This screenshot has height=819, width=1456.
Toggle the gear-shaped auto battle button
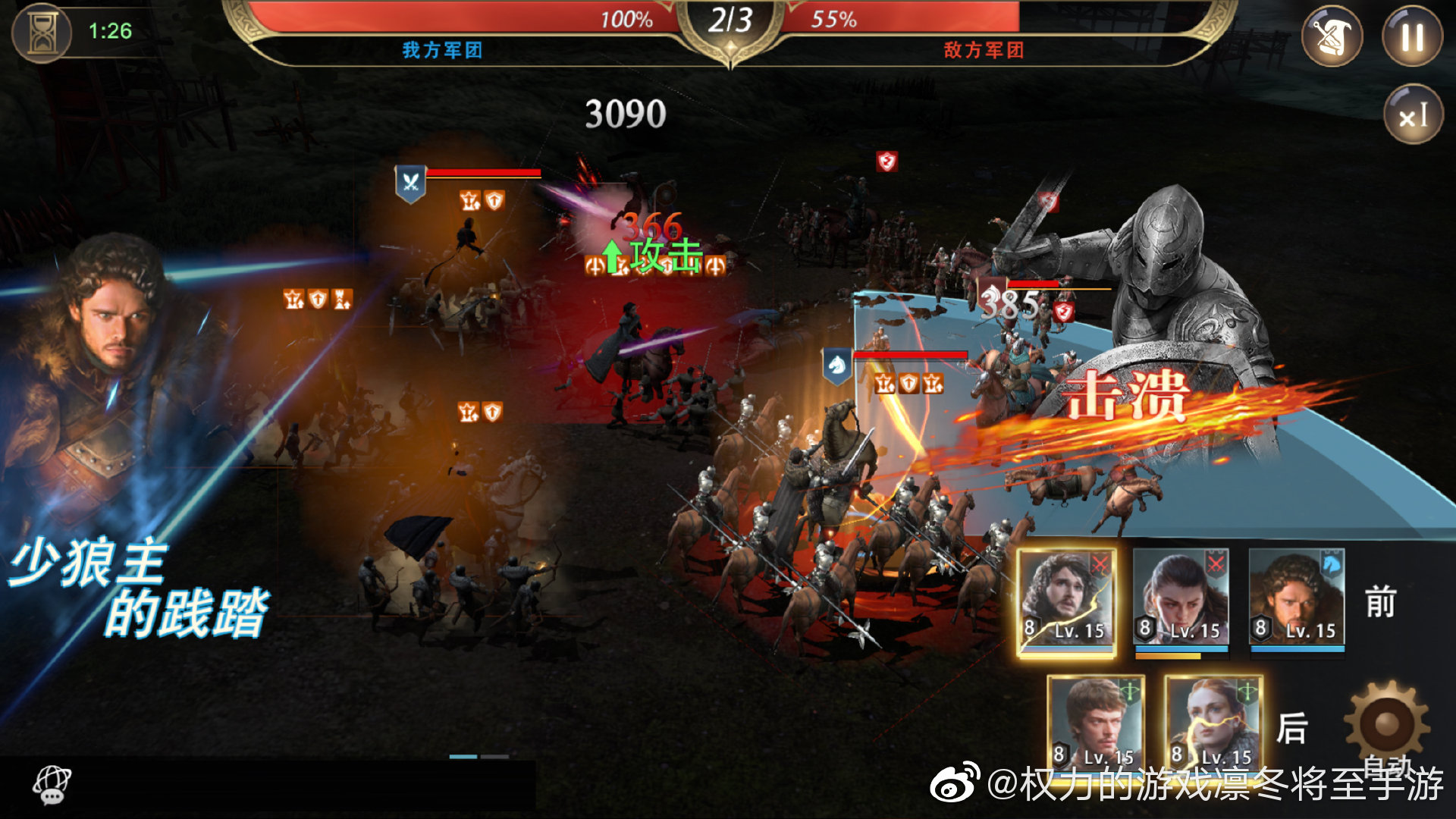[1387, 724]
